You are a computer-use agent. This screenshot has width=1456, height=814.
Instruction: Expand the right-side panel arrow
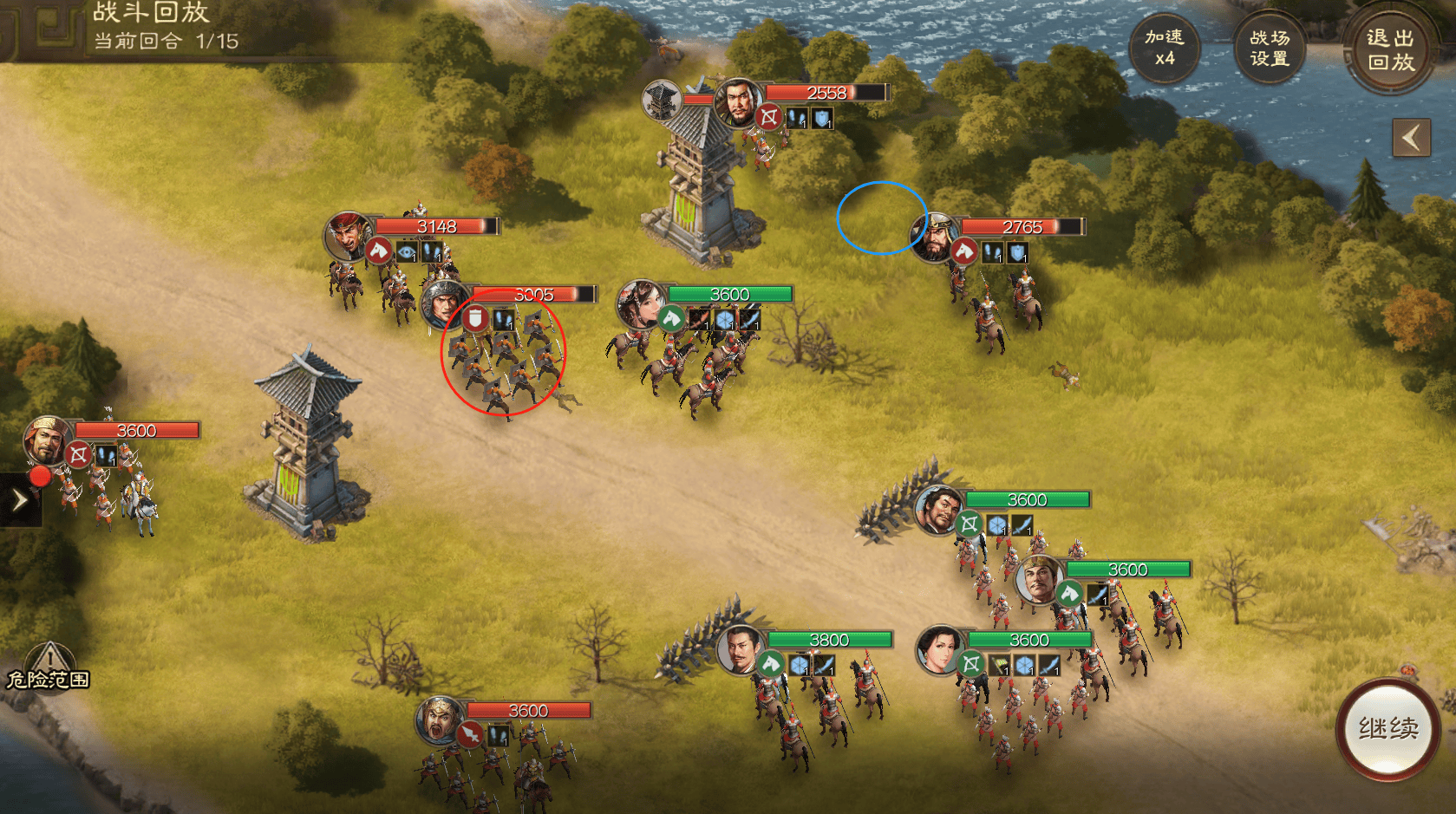click(x=1411, y=138)
